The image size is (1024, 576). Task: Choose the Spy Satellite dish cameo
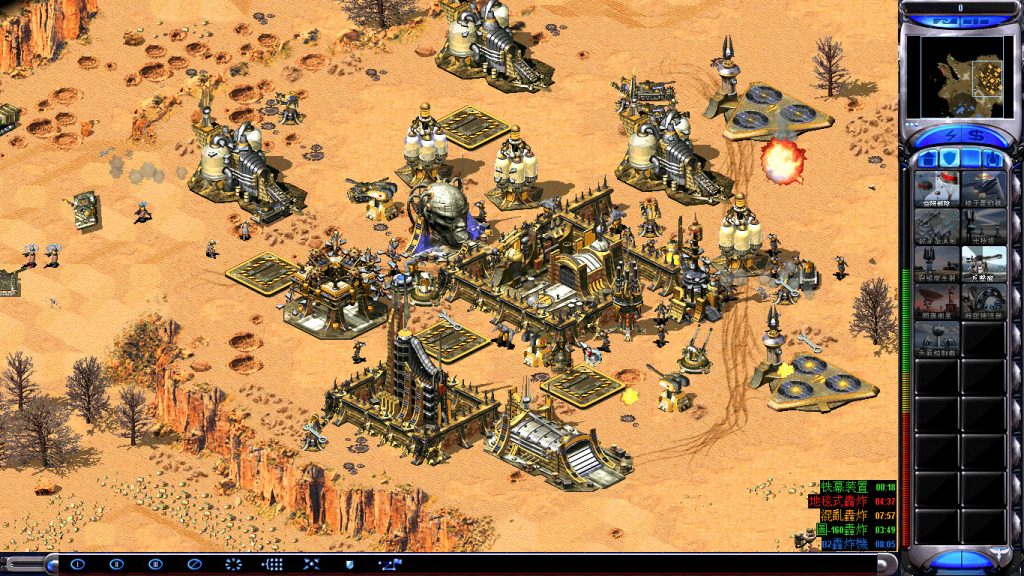937,299
